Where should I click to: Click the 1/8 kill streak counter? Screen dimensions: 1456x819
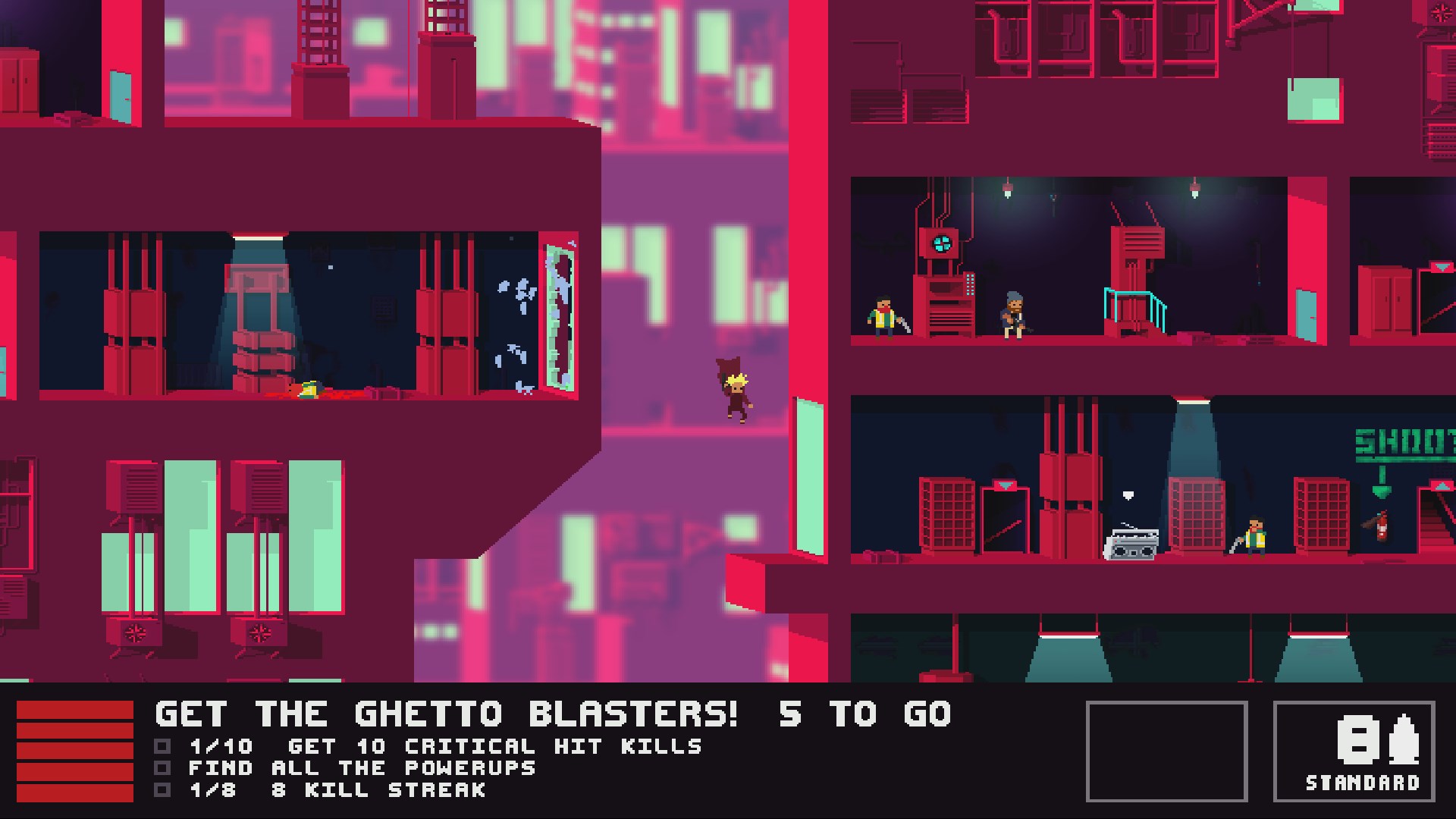tap(214, 791)
